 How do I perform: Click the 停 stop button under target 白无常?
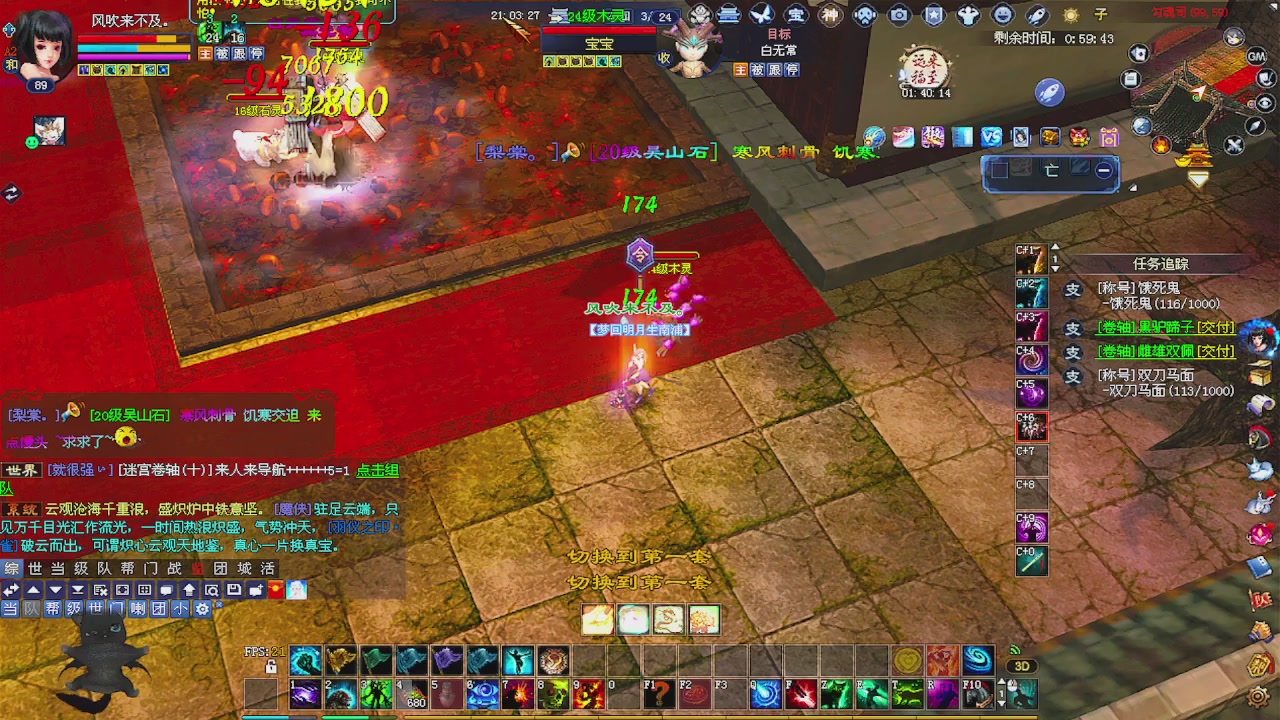791,70
